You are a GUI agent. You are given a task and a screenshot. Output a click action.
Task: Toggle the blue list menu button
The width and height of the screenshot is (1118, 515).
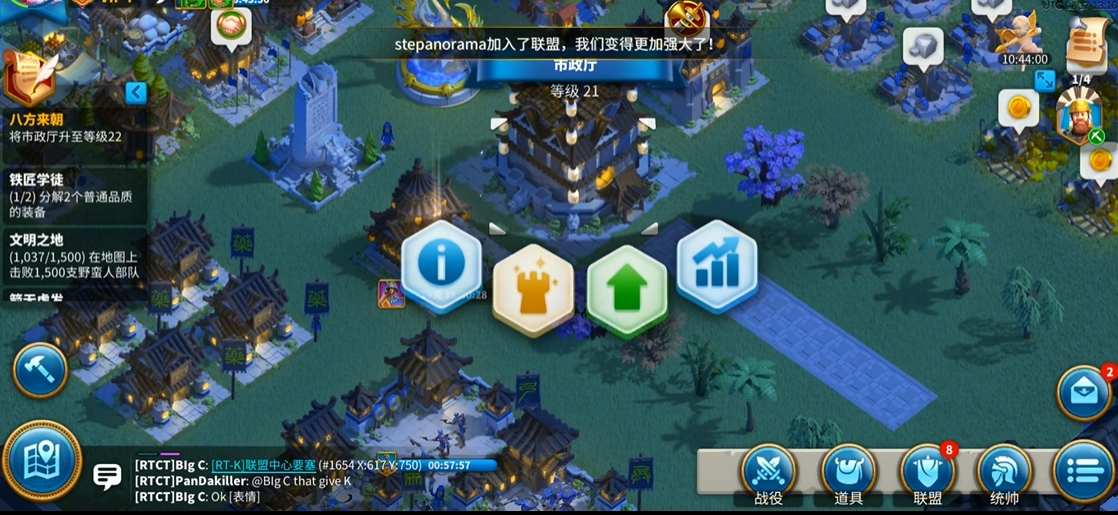[1084, 471]
